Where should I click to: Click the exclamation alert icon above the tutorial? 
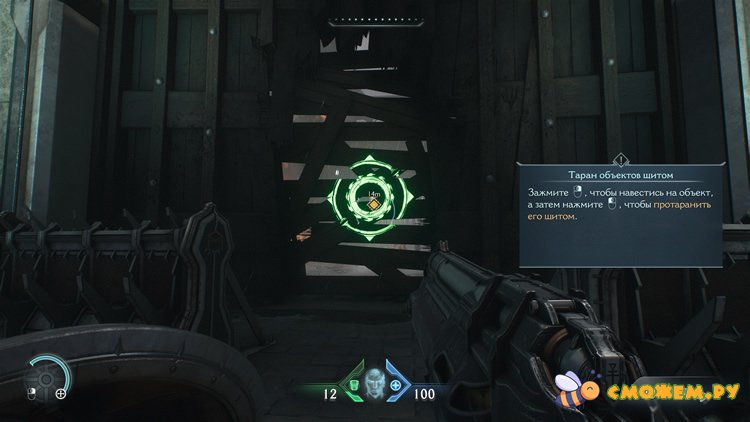[x=621, y=159]
